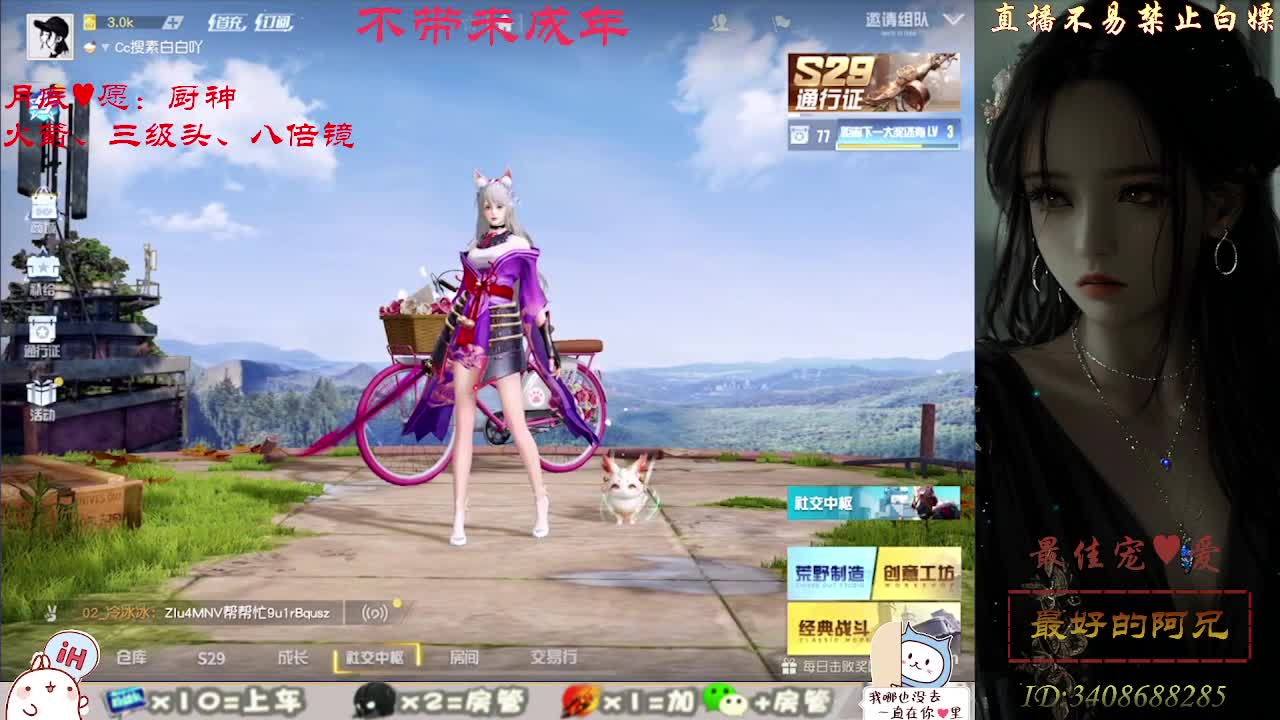Click the flag report icon at top
The height and width of the screenshot is (720, 1280).
tap(781, 19)
